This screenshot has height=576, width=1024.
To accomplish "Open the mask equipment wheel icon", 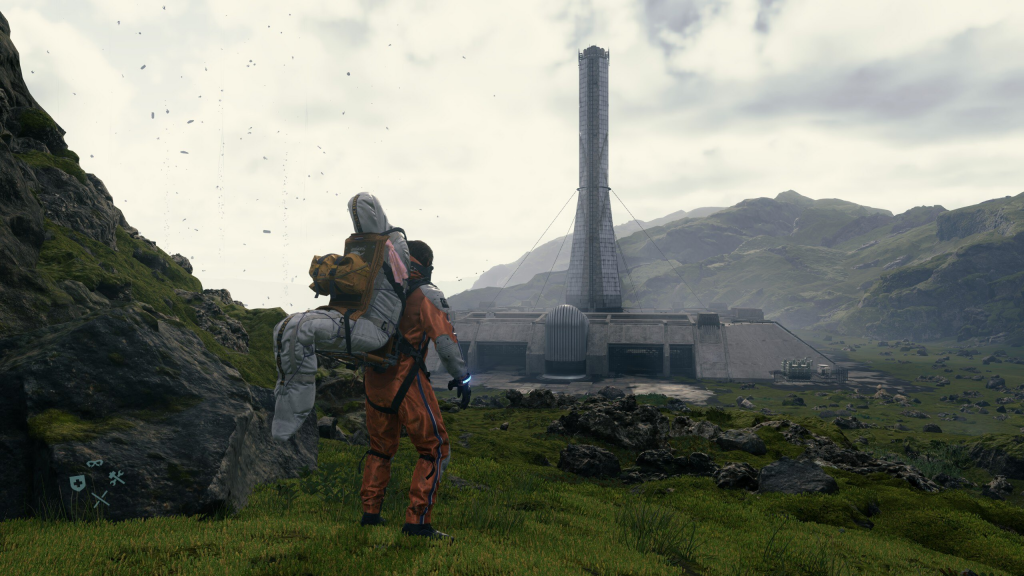I will pyautogui.click(x=95, y=463).
